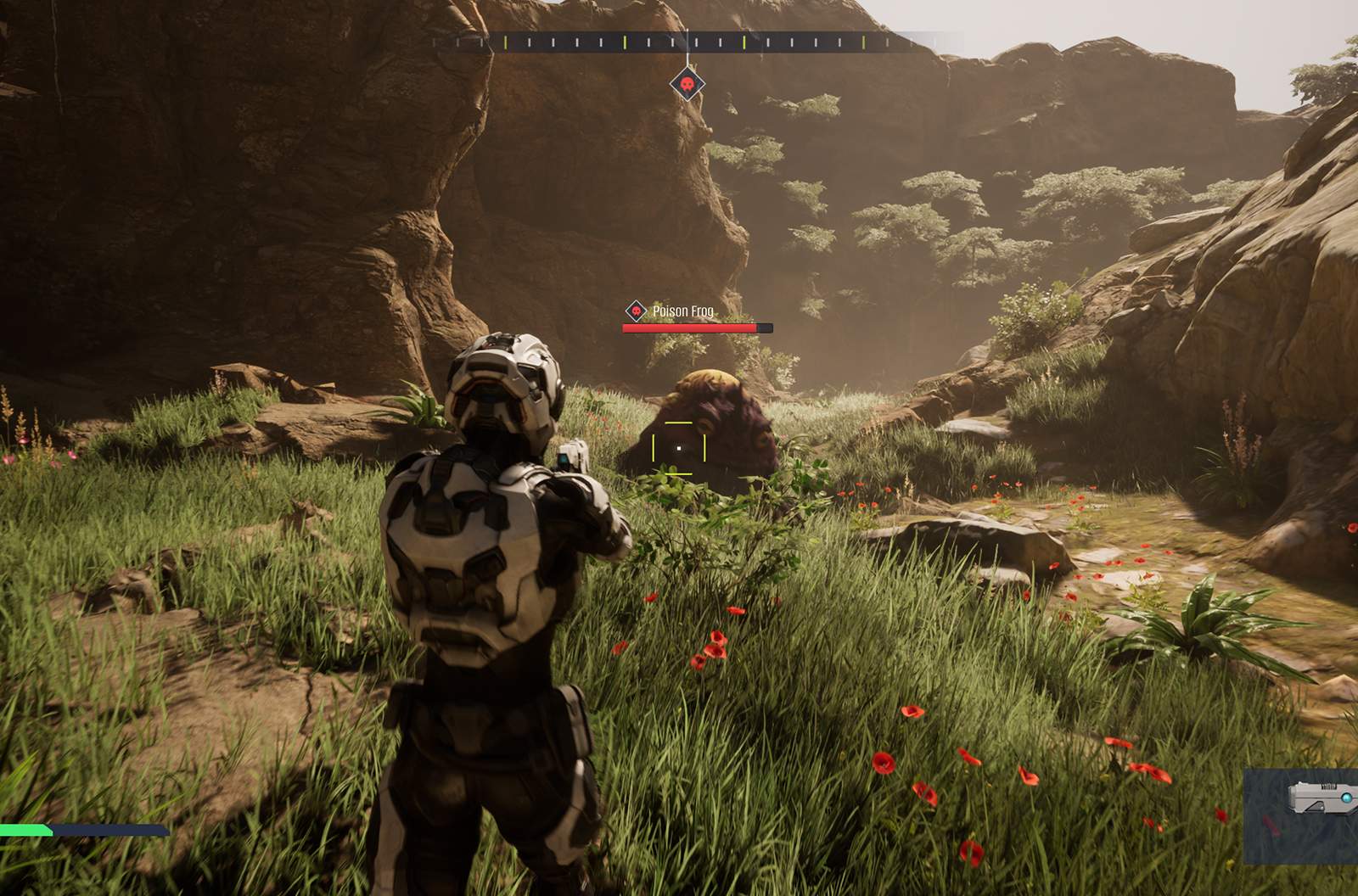The width and height of the screenshot is (1358, 896).
Task: Click the red skull marker below the compass
Action: pyautogui.click(x=687, y=85)
